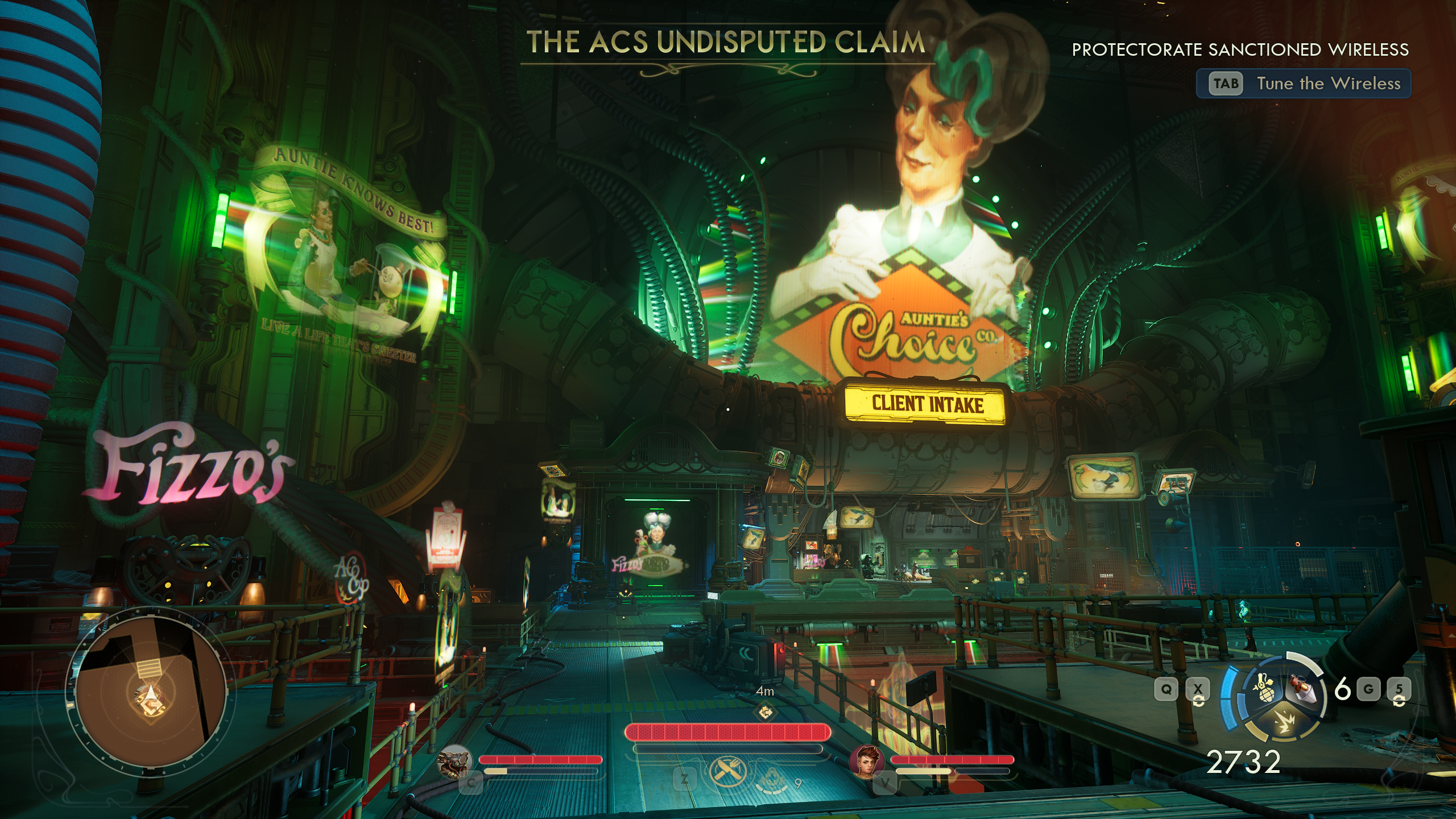Image resolution: width=1456 pixels, height=819 pixels.
Task: Activate the impact burst ability slot
Action: click(1283, 722)
